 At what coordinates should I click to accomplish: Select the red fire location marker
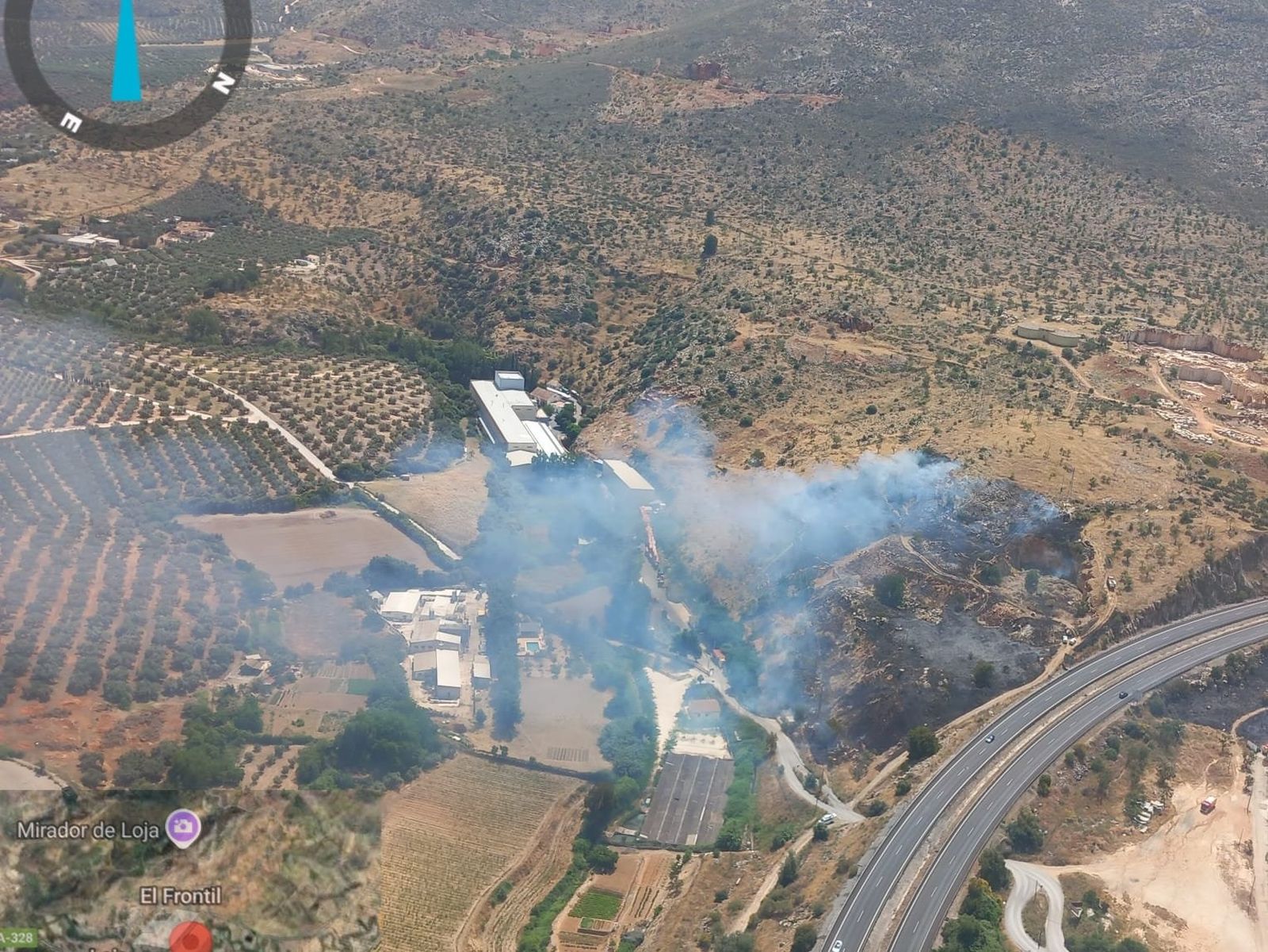tap(190, 938)
